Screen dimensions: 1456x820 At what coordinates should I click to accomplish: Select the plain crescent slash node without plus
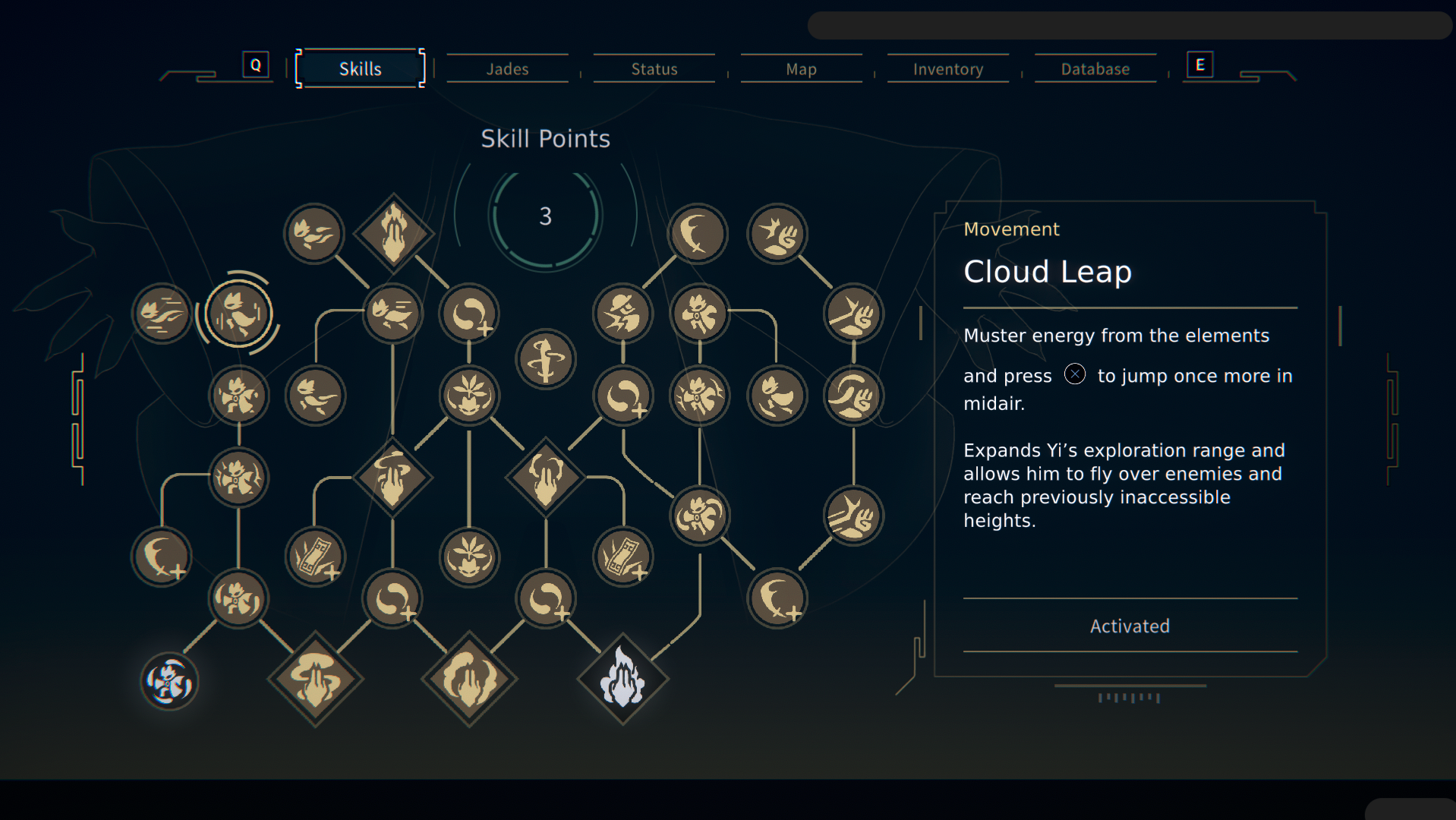coord(697,233)
